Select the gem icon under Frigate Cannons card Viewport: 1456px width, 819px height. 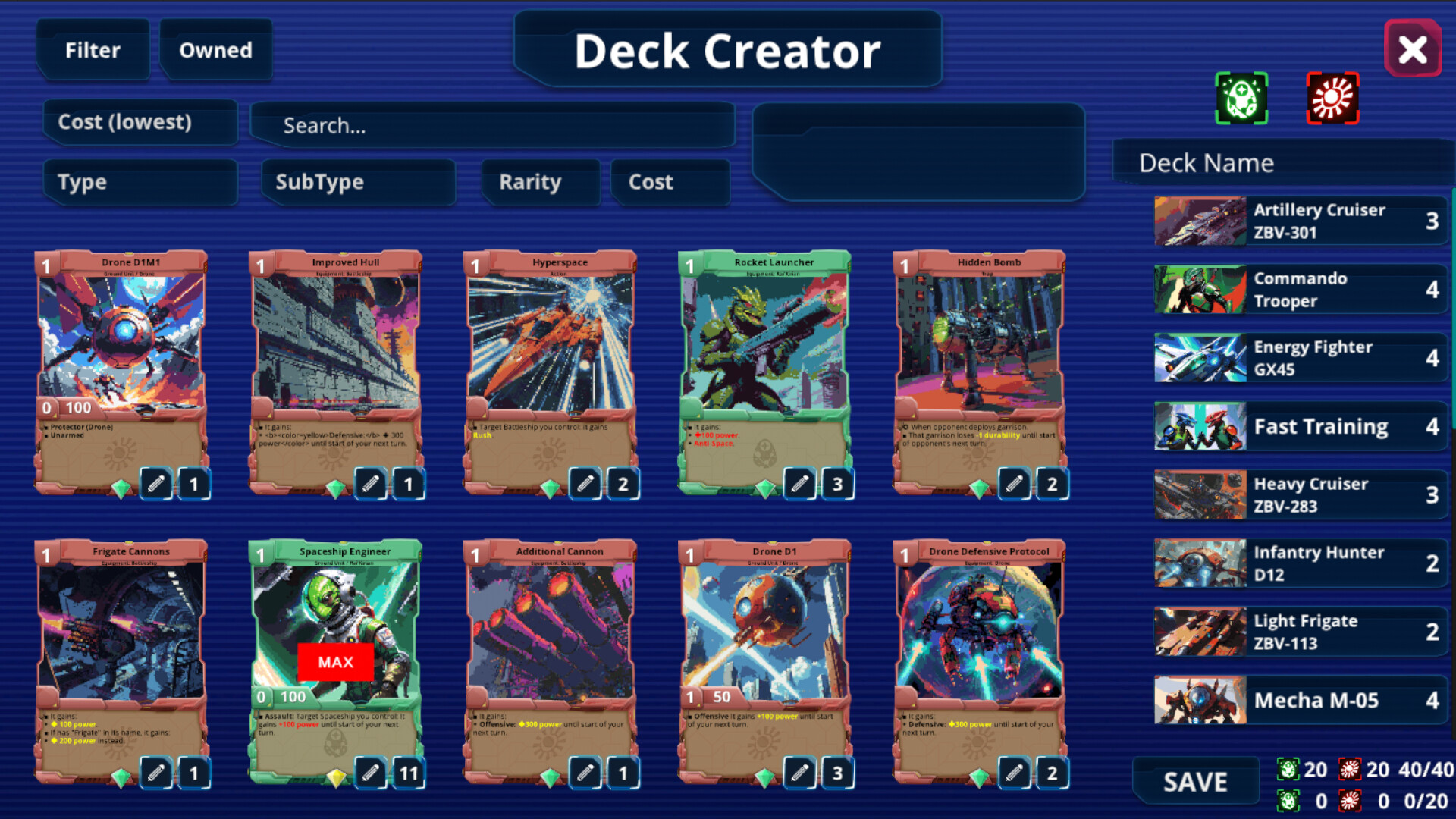tap(120, 773)
